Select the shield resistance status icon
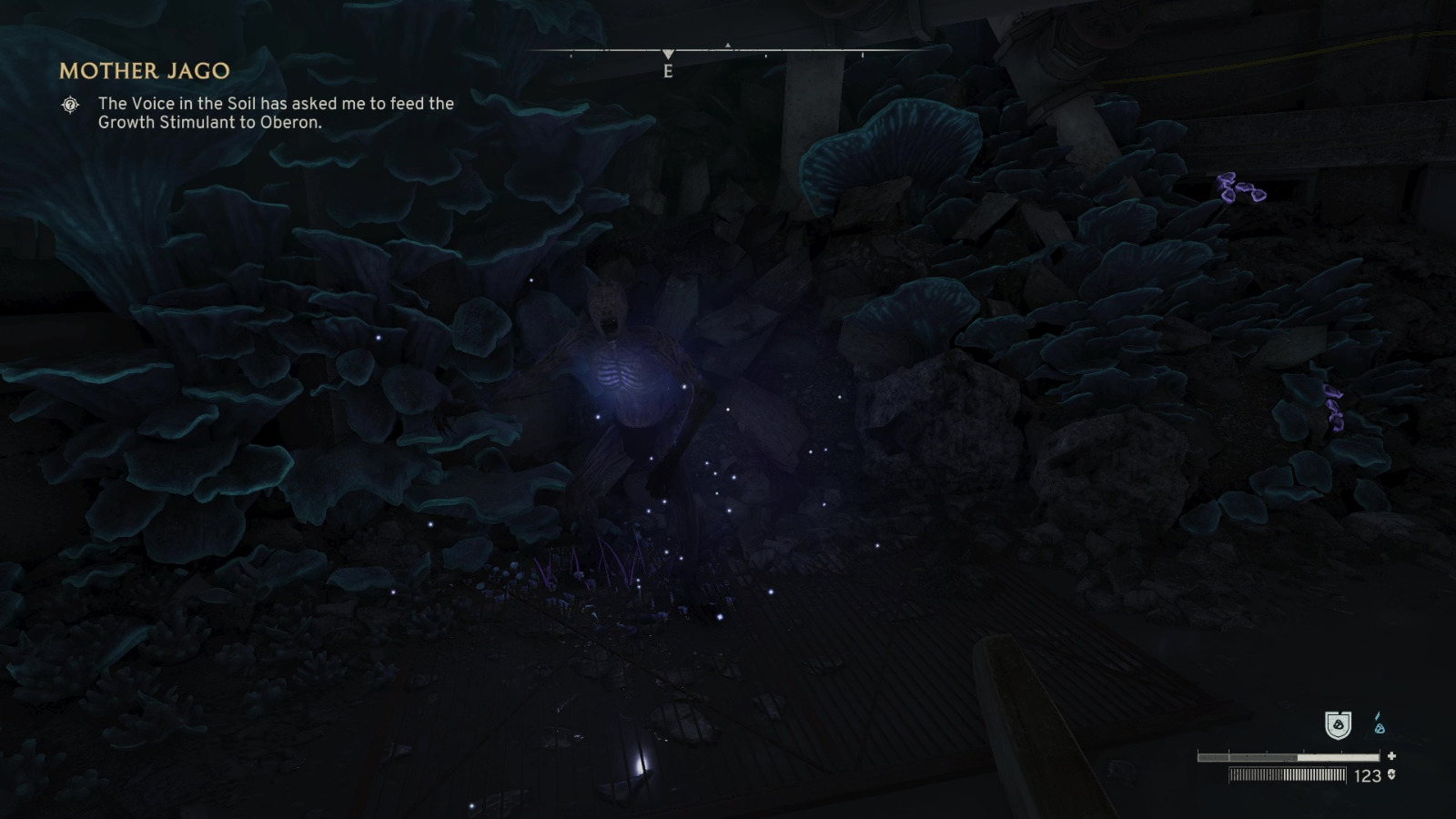The width and height of the screenshot is (1456, 819). (1337, 725)
